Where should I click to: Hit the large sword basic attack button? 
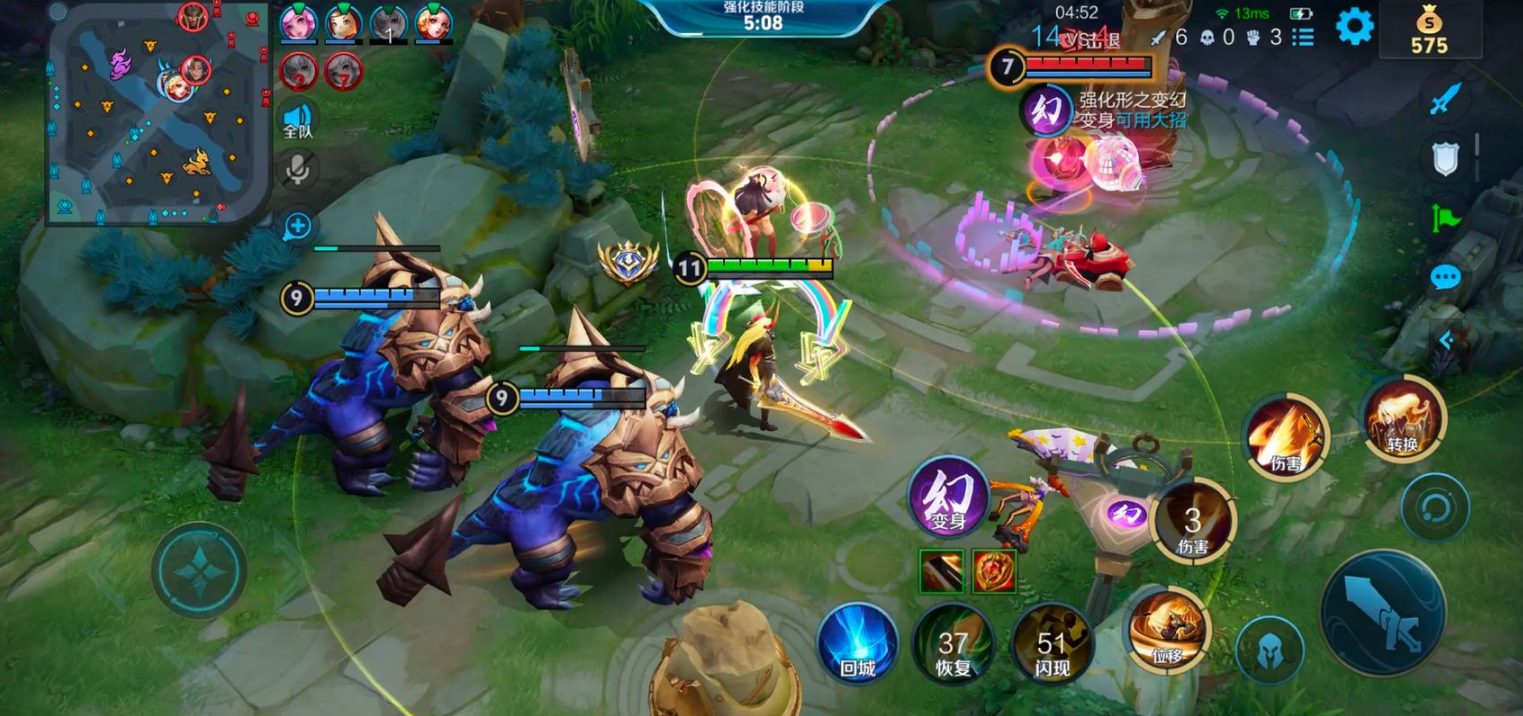click(x=1383, y=613)
